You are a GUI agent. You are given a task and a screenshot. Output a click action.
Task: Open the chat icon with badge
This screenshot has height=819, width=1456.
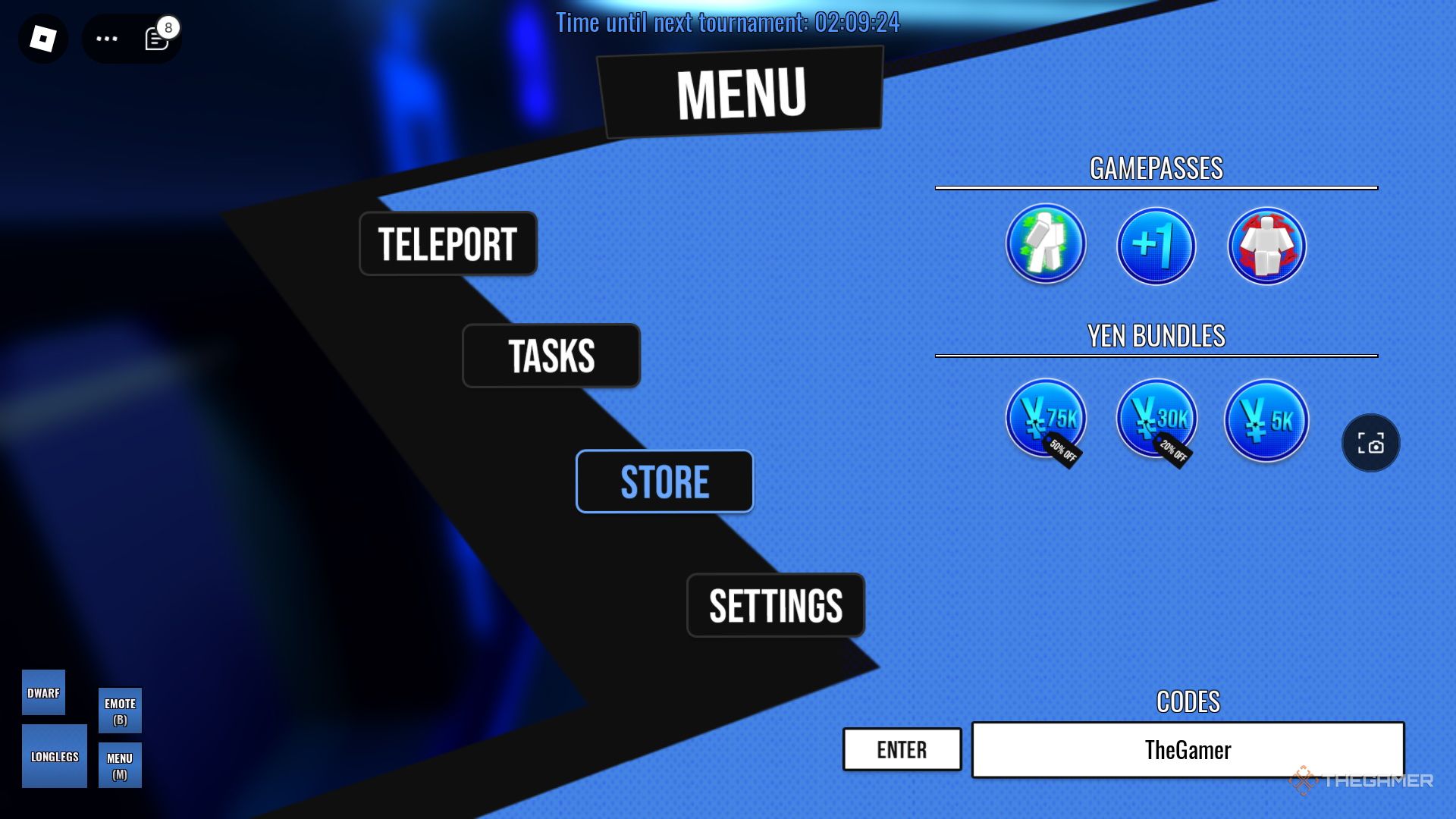coord(156,39)
